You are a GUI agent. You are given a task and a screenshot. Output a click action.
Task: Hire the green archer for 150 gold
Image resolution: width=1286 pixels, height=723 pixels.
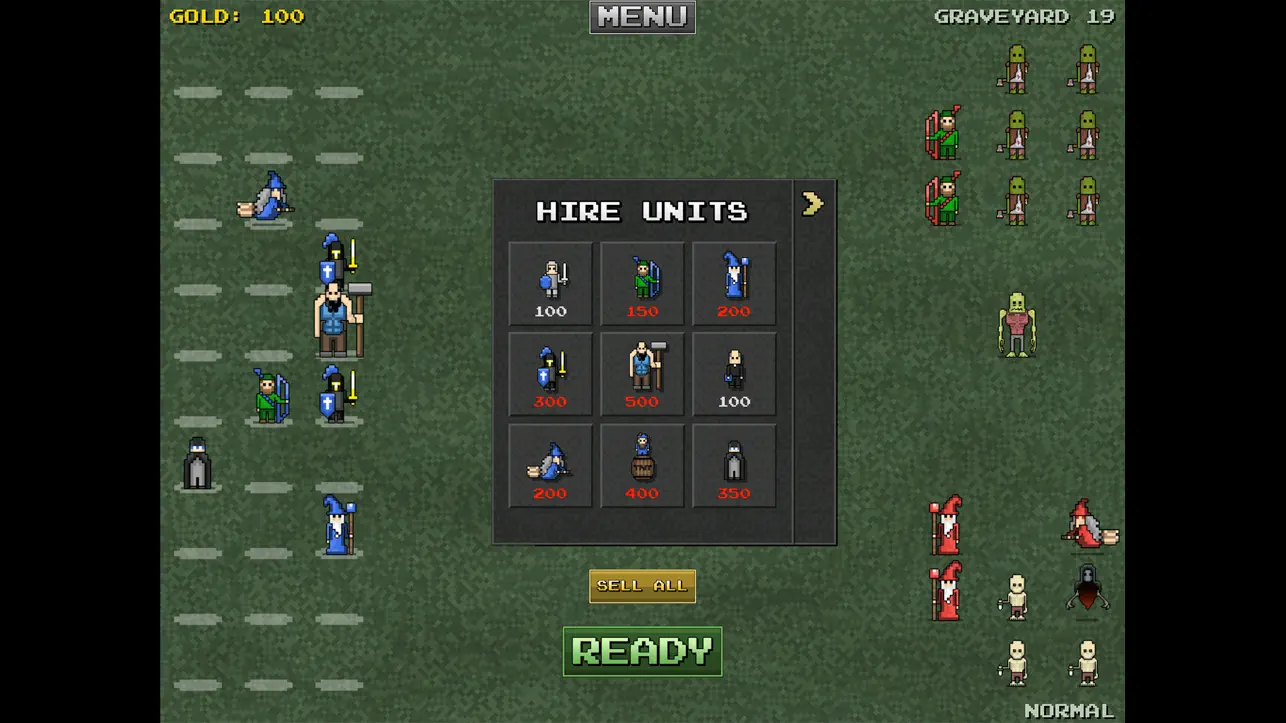641,283
